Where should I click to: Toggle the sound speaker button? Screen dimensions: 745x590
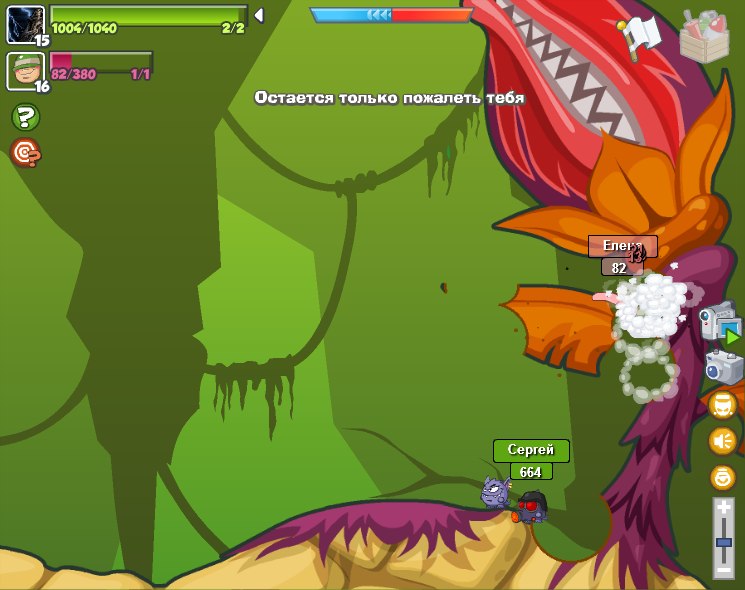(722, 441)
